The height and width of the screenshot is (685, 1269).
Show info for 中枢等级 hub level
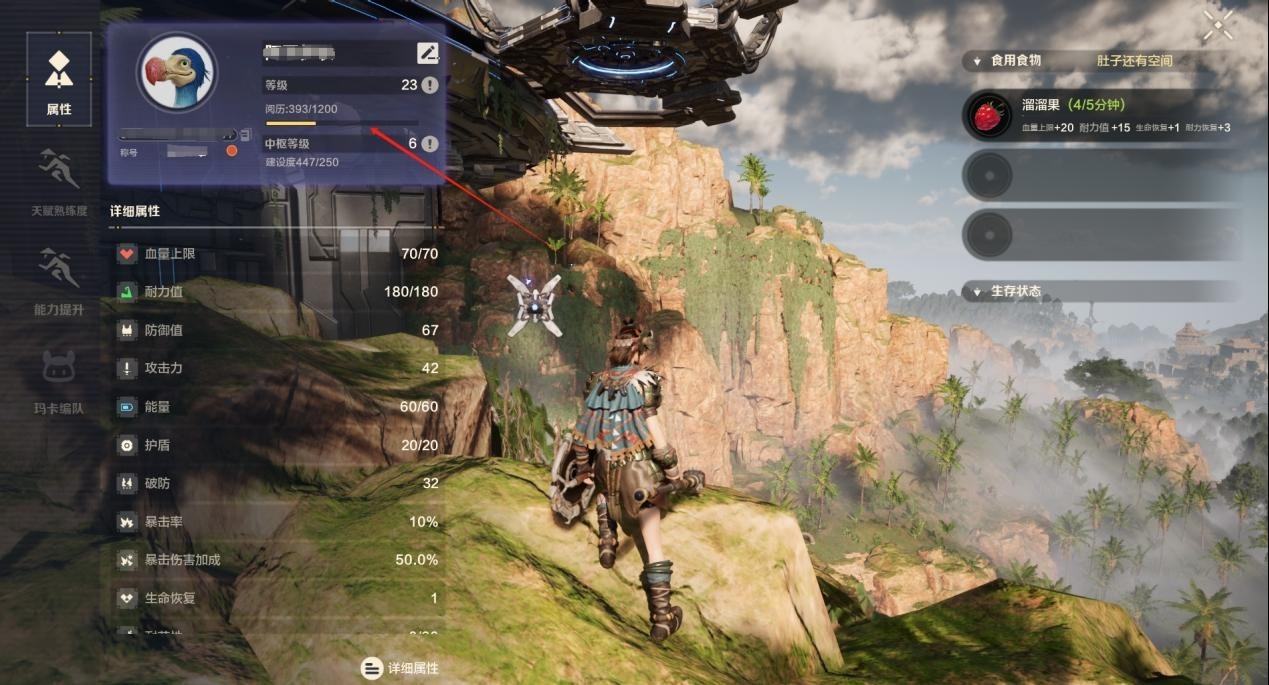(x=430, y=144)
